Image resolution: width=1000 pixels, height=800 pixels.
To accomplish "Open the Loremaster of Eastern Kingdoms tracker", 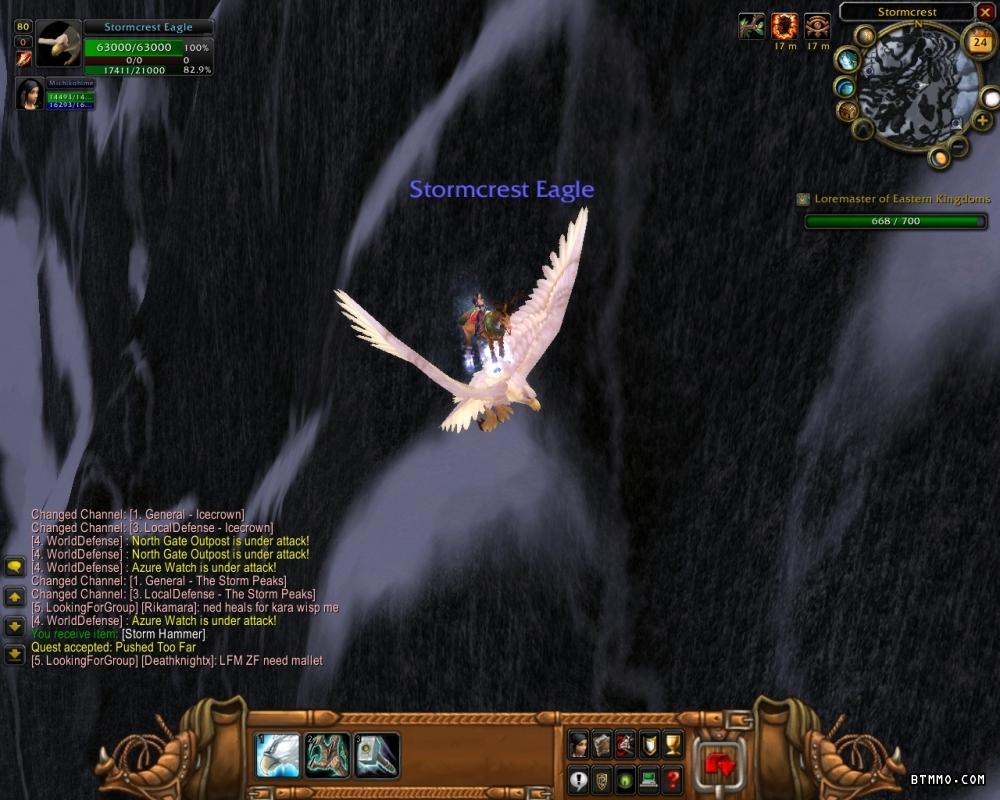I will [902, 199].
